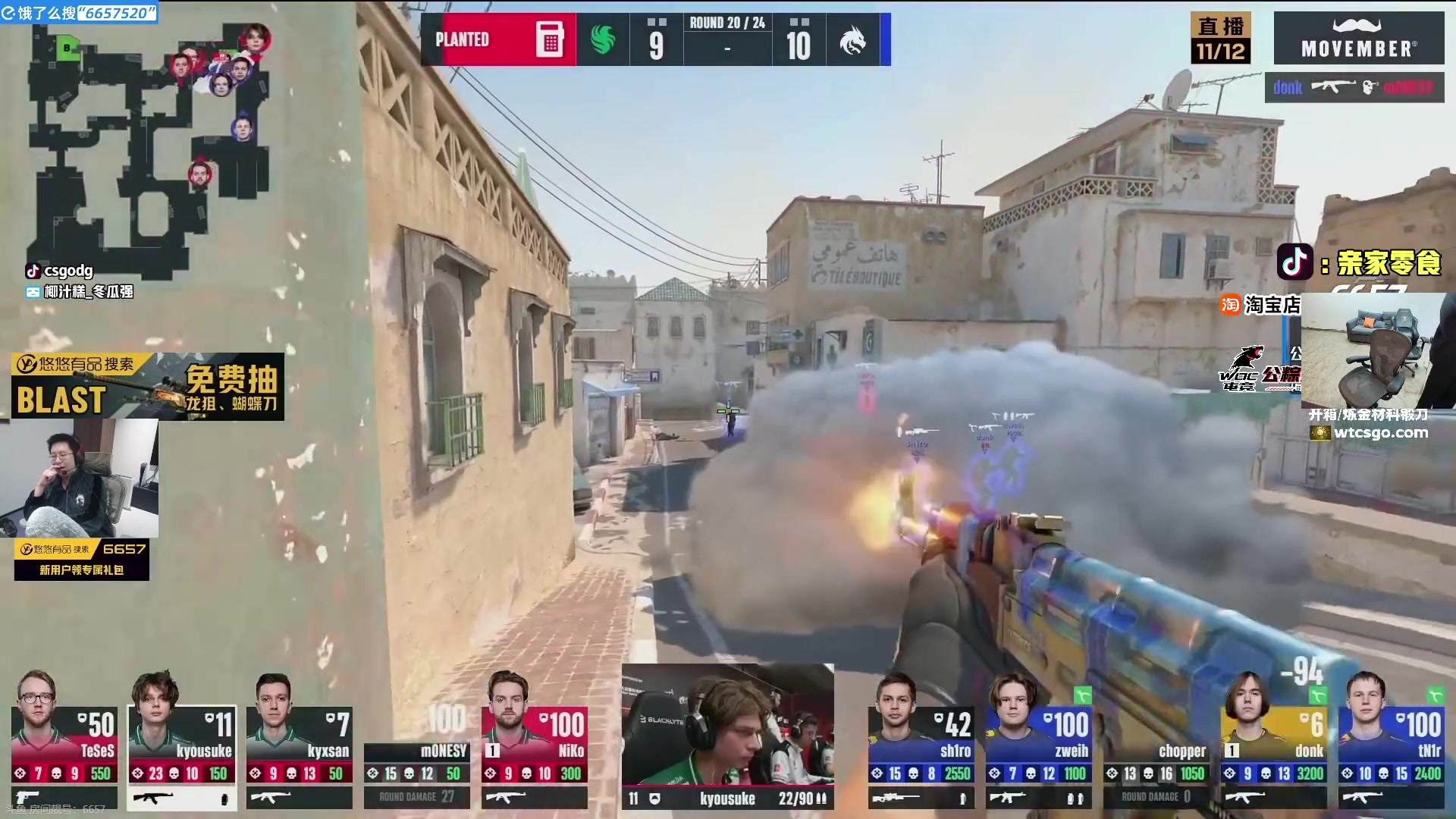This screenshot has width=1456, height=819.
Task: Pick NiKo's player card
Action: (534, 739)
